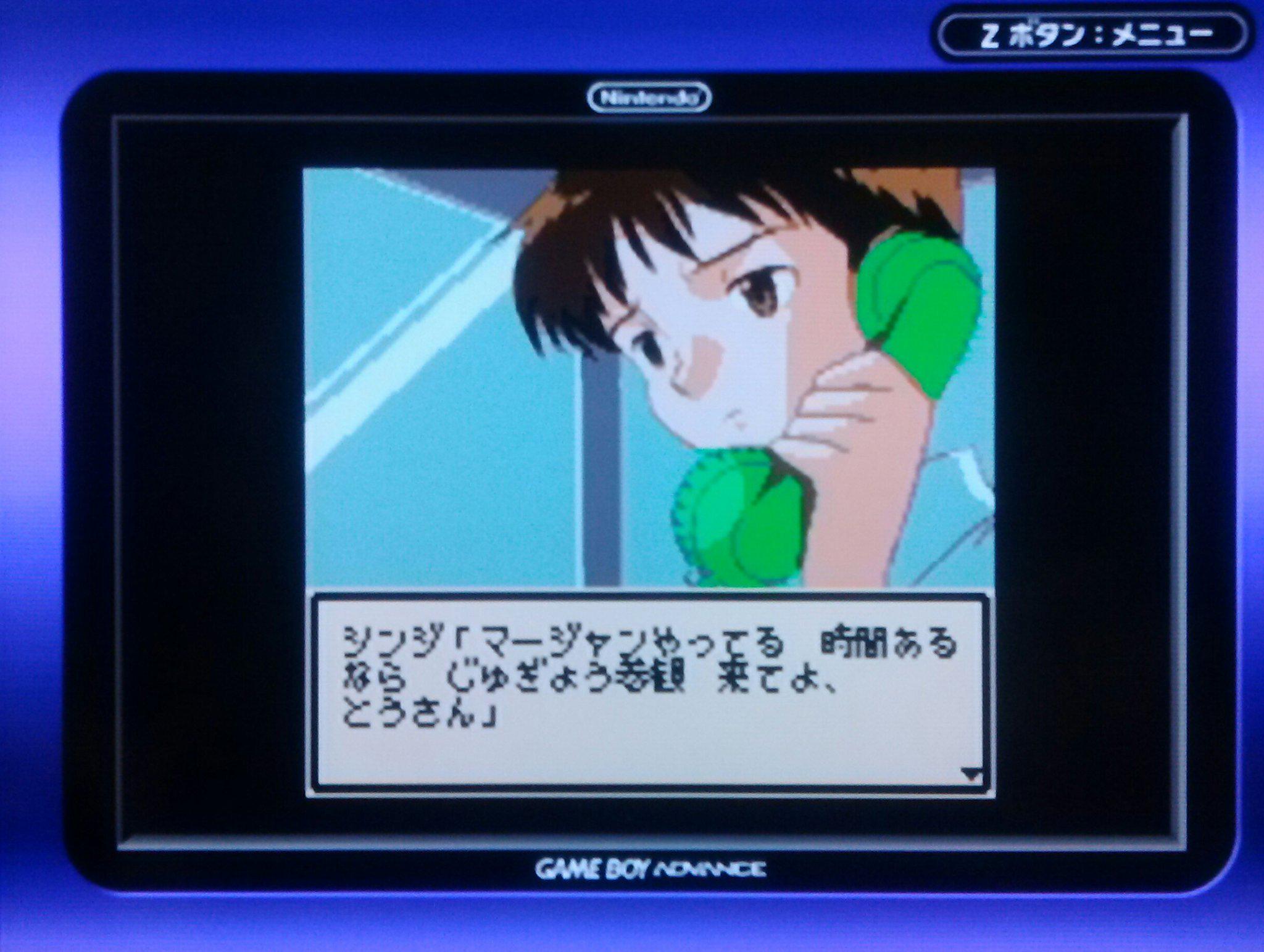
Task: Select Shinji's face in the scene
Action: click(x=722, y=346)
